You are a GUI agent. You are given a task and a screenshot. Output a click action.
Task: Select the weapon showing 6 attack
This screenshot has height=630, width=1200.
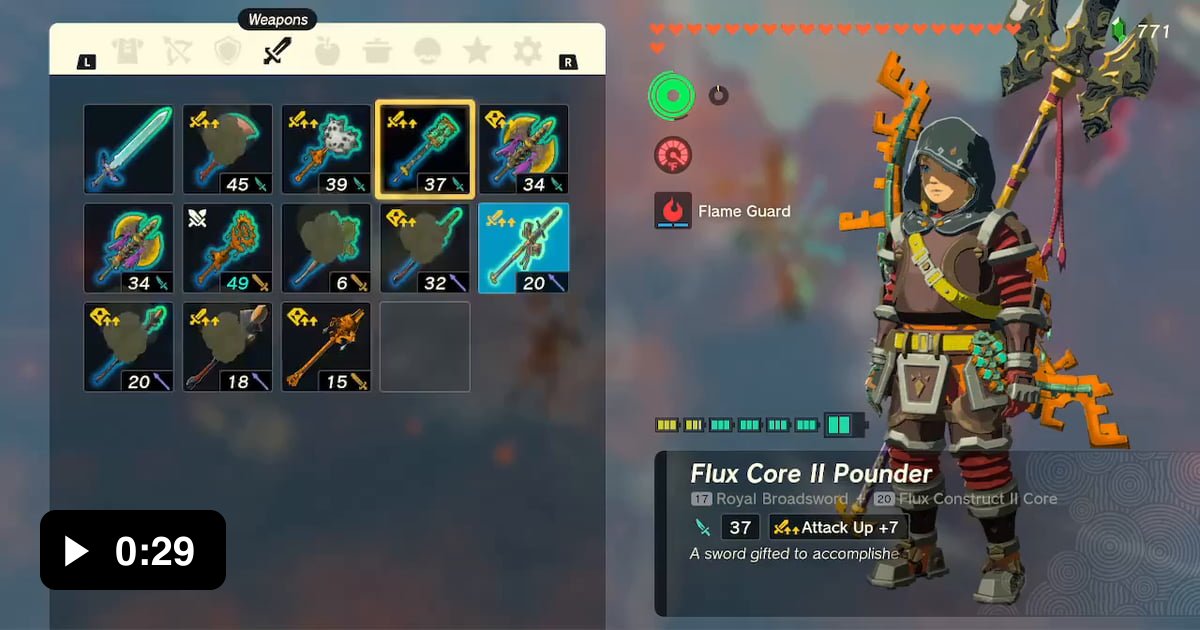pyautogui.click(x=326, y=248)
